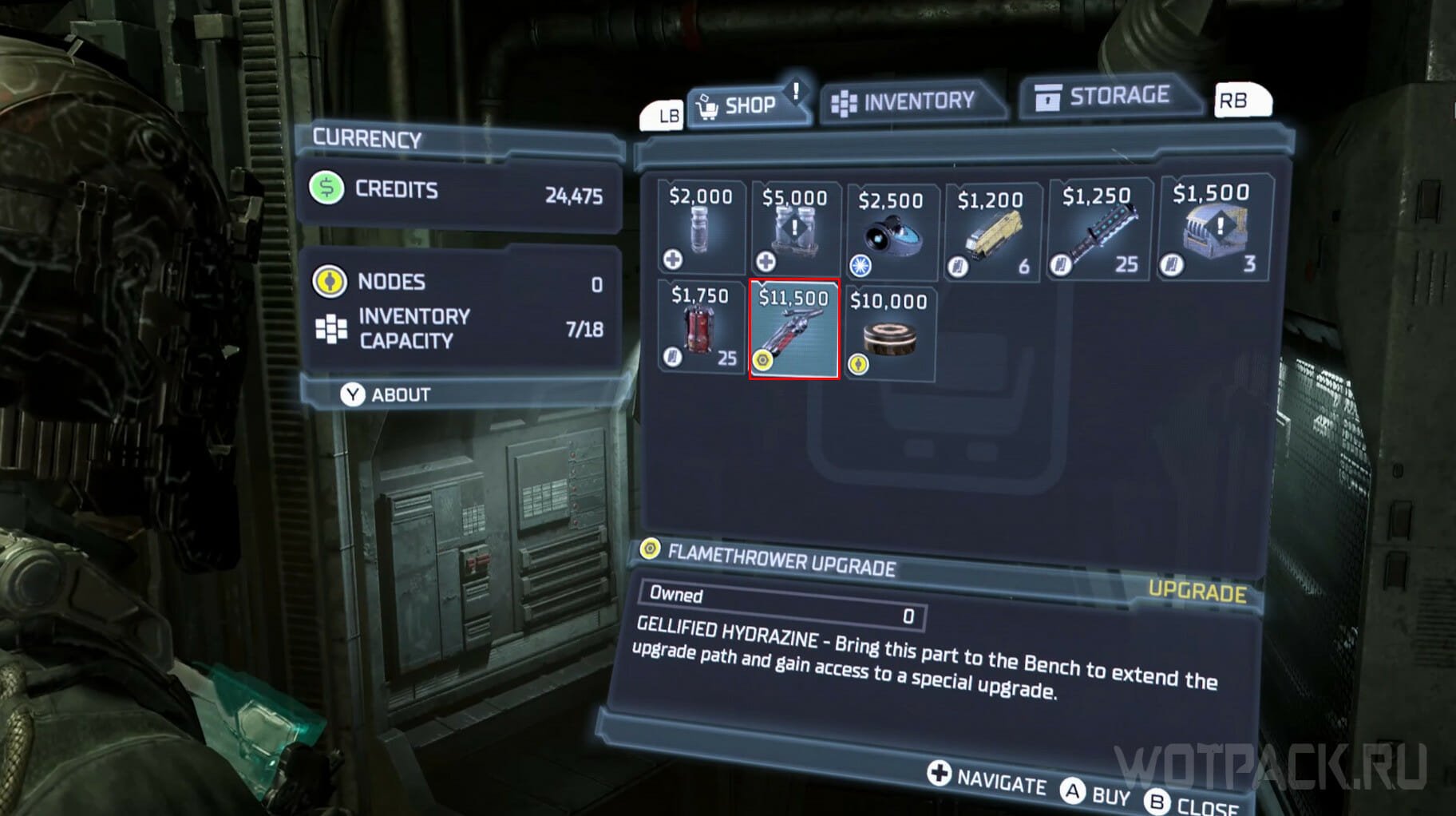The width and height of the screenshot is (1456, 816).
Task: Select the $1,250 ammo item
Action: coord(1098,232)
